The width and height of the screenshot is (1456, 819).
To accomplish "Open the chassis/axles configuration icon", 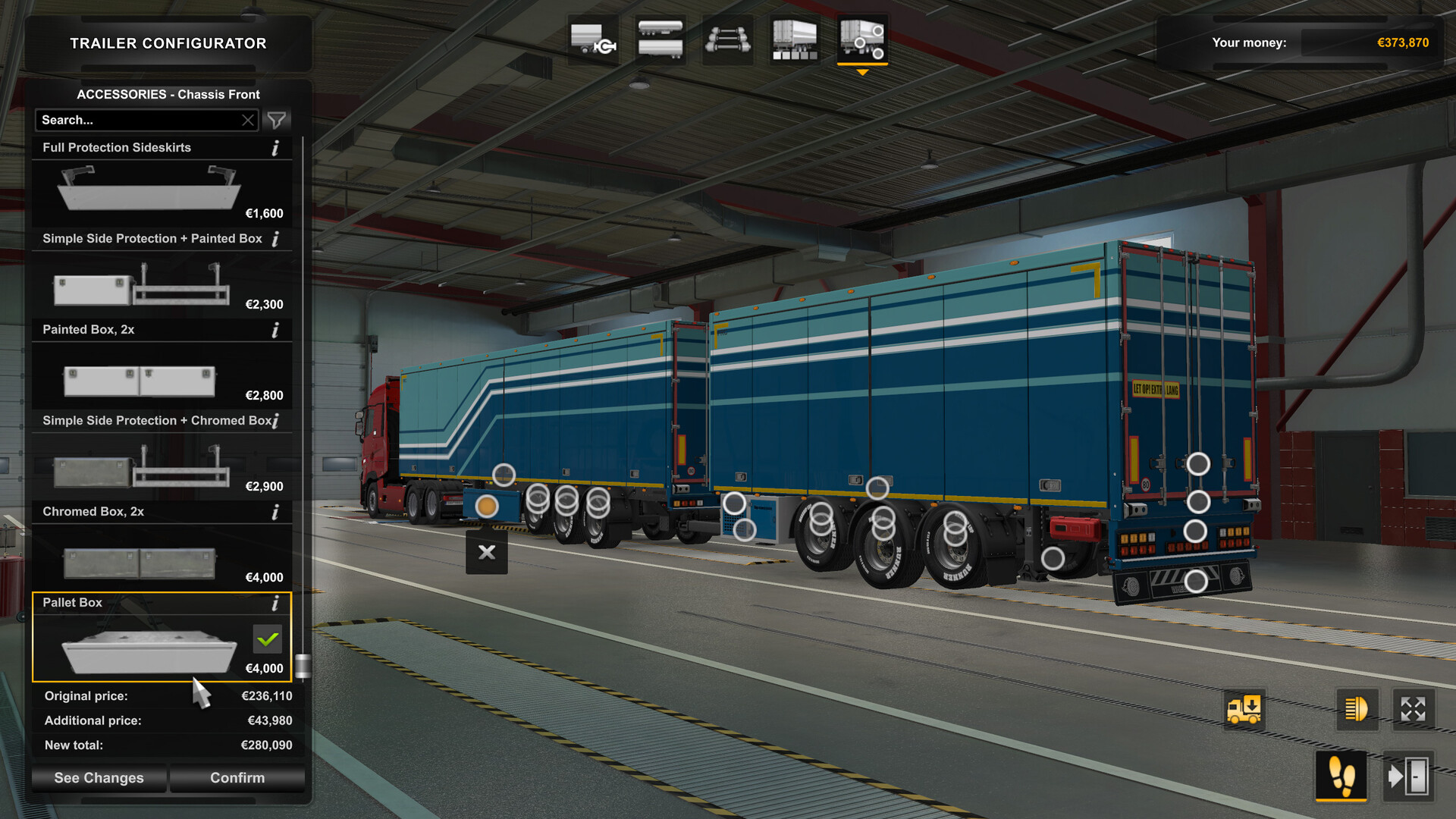I will click(727, 39).
